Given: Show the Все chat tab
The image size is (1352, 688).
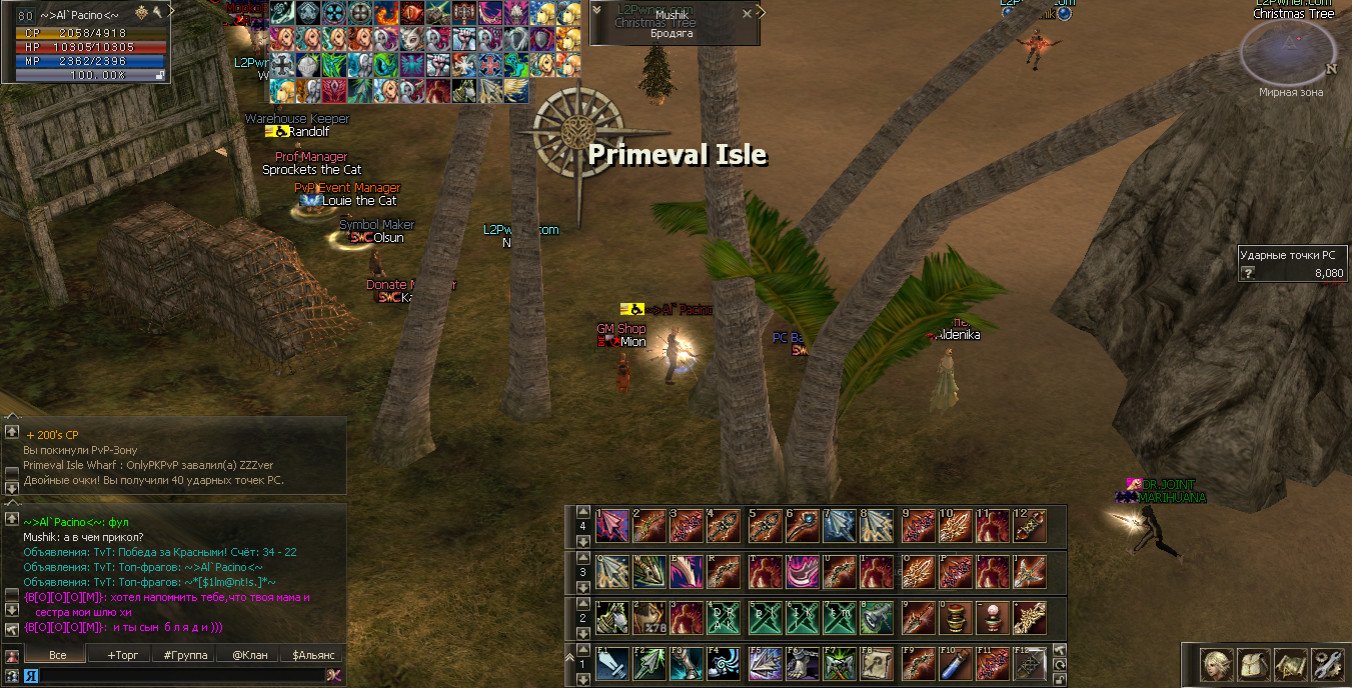Looking at the screenshot, I should point(57,655).
